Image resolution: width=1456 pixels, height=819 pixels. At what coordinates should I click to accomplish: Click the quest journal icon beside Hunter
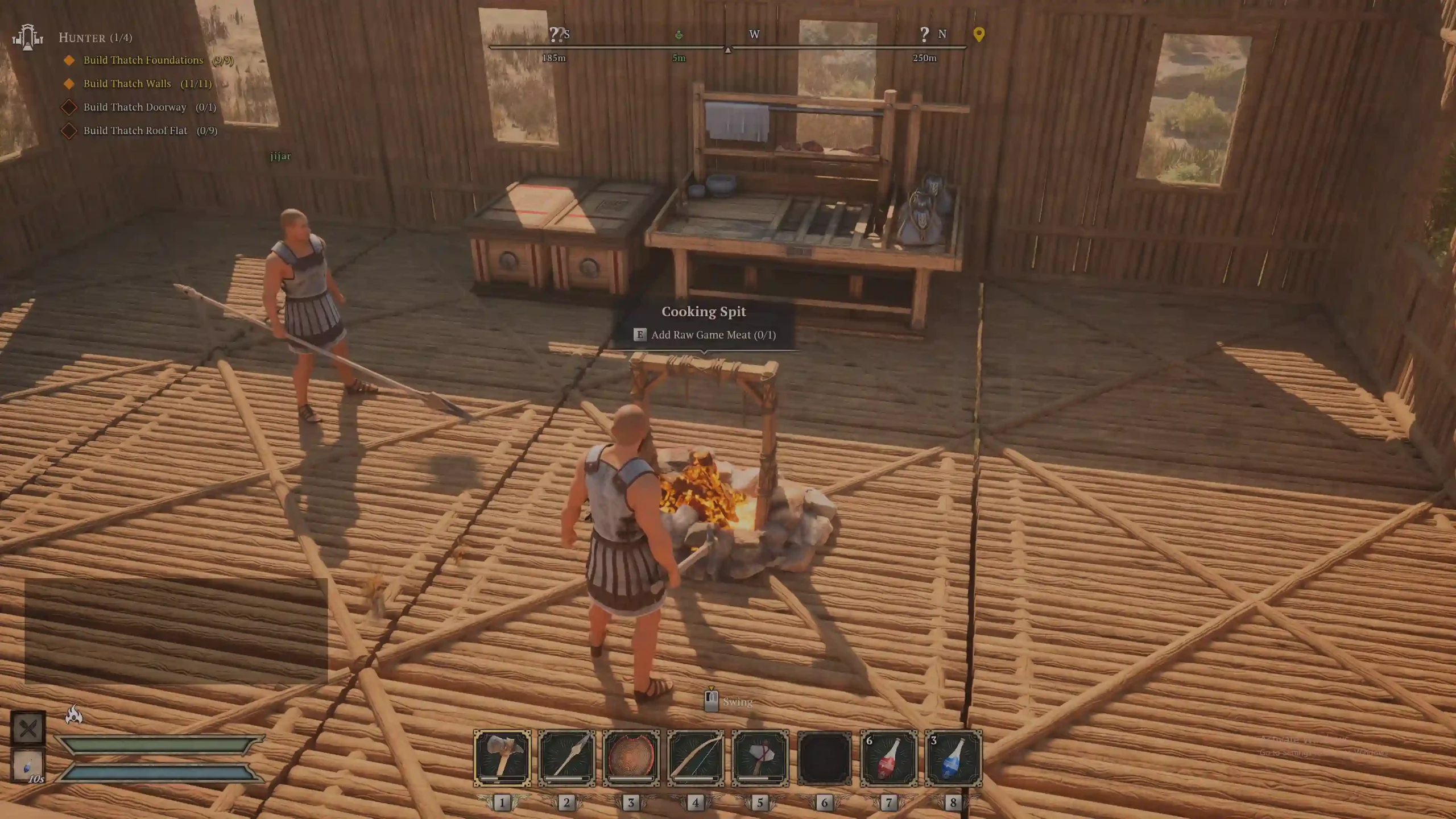[x=27, y=38]
